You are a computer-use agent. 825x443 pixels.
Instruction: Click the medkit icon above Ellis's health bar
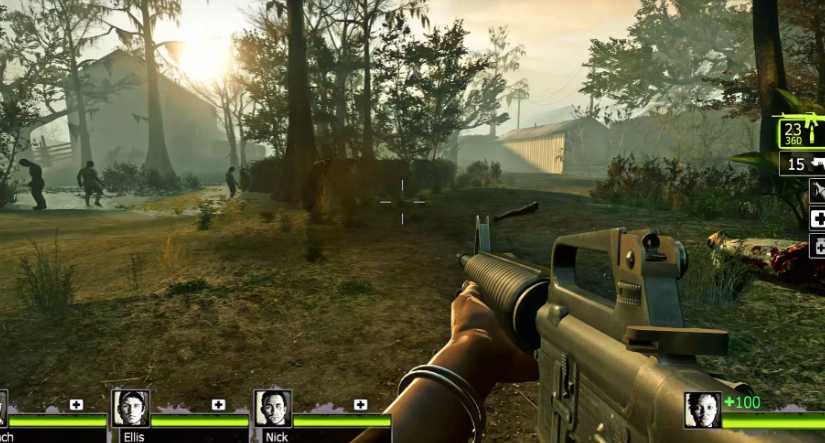pos(219,404)
